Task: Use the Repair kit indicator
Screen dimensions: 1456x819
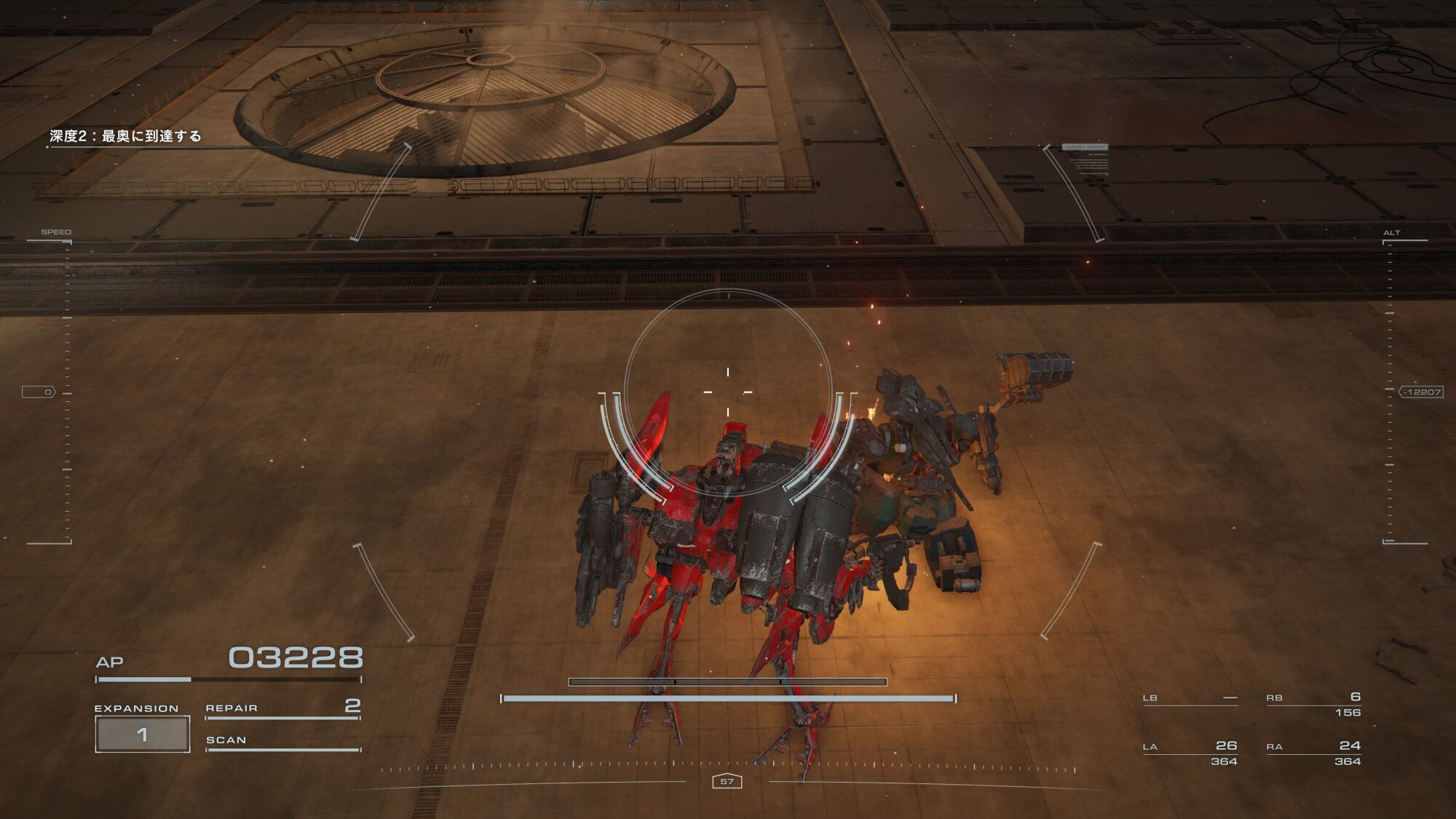Action: point(282,708)
